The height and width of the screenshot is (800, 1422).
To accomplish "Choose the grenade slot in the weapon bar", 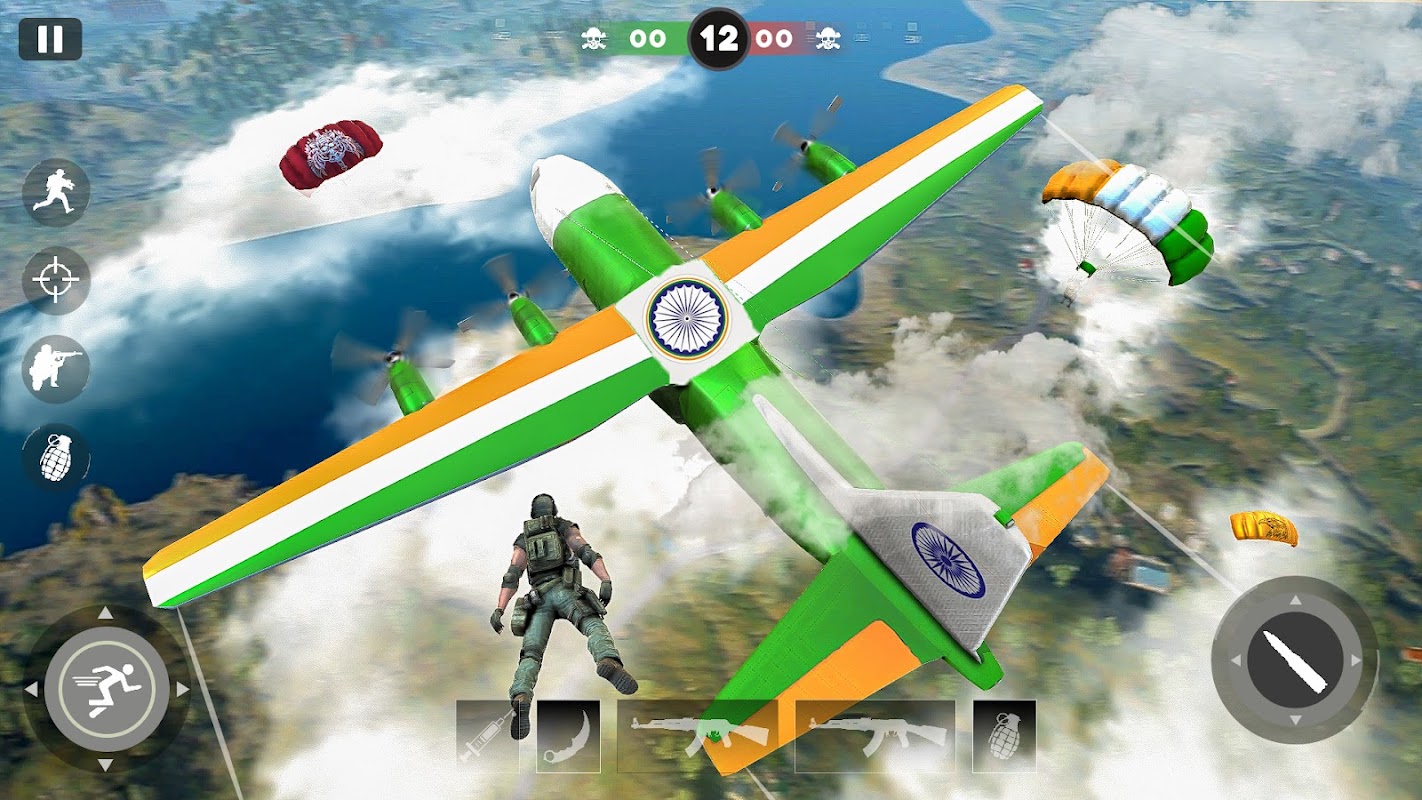I will 1003,736.
